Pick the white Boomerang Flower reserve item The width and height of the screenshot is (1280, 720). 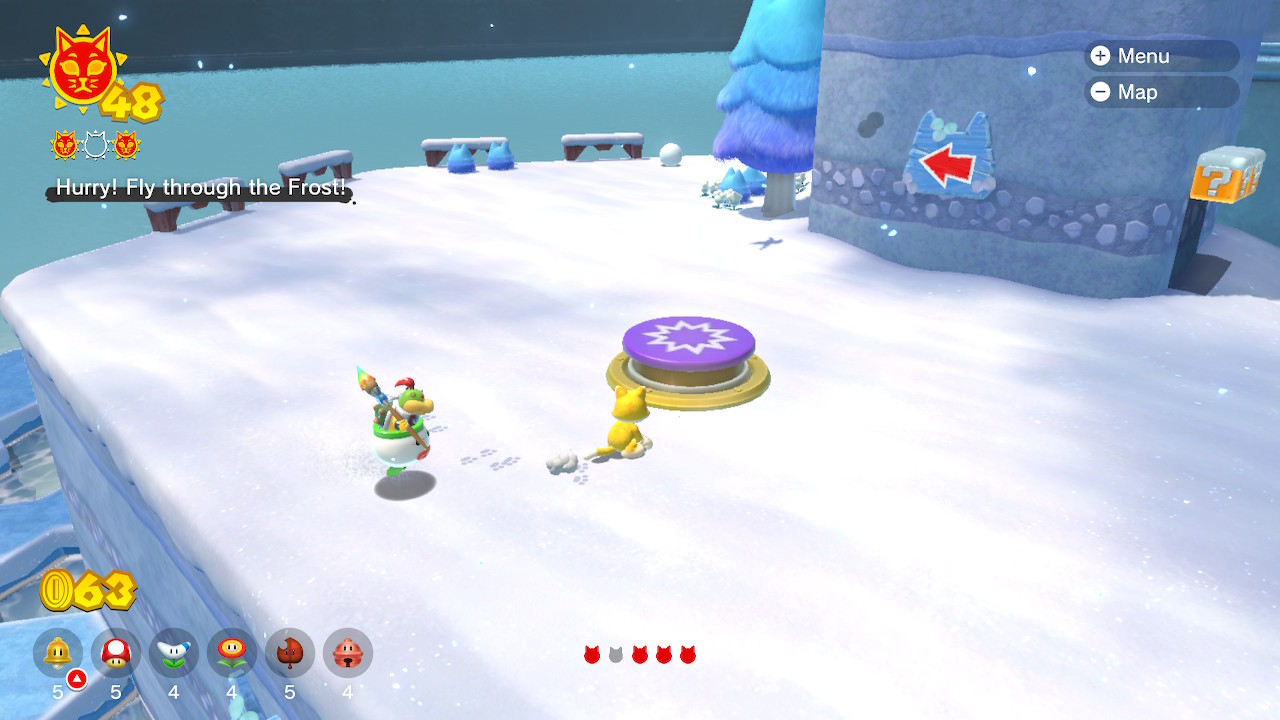point(174,653)
